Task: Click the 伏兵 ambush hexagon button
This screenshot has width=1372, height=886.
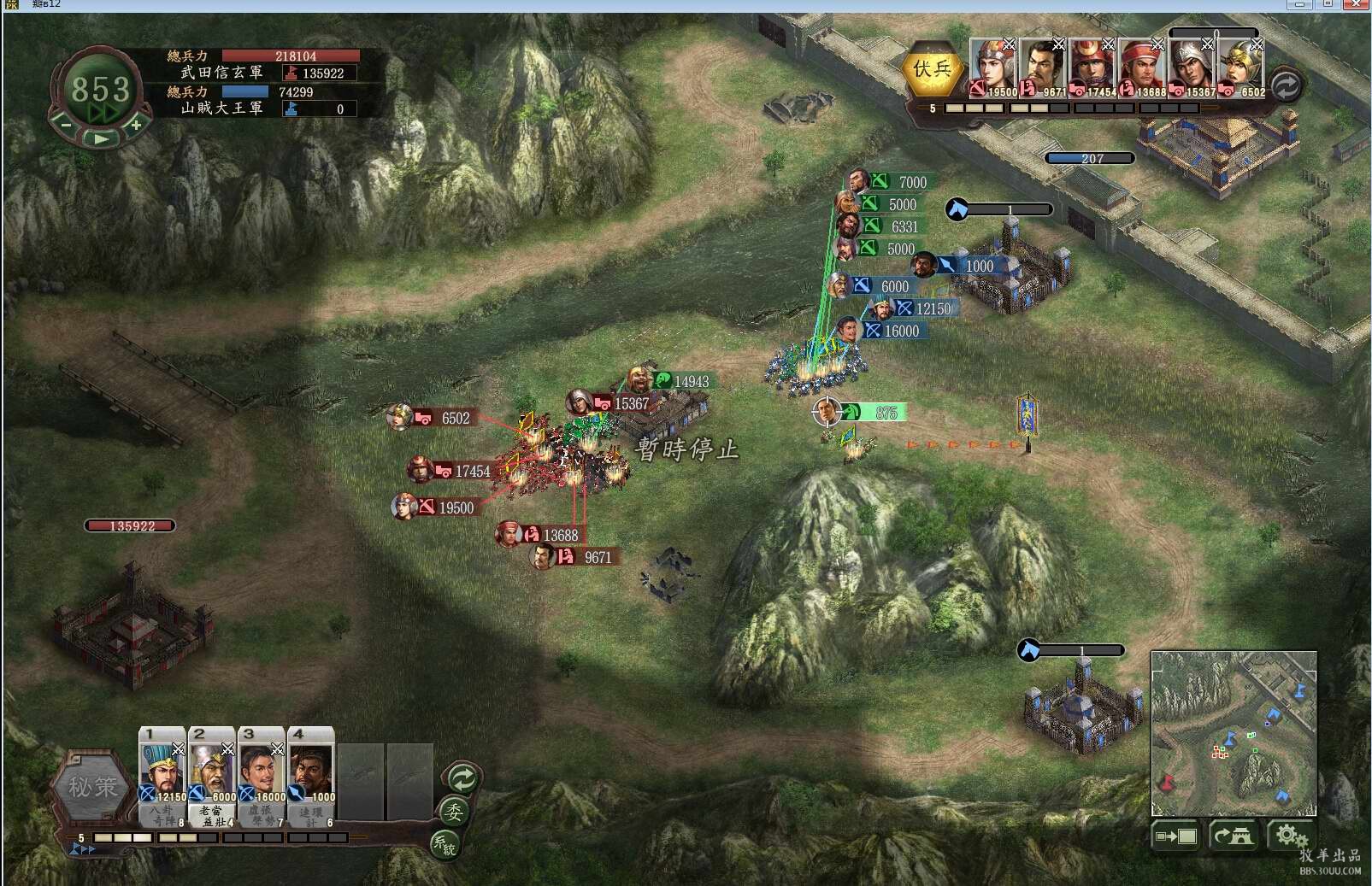Action: [932, 70]
